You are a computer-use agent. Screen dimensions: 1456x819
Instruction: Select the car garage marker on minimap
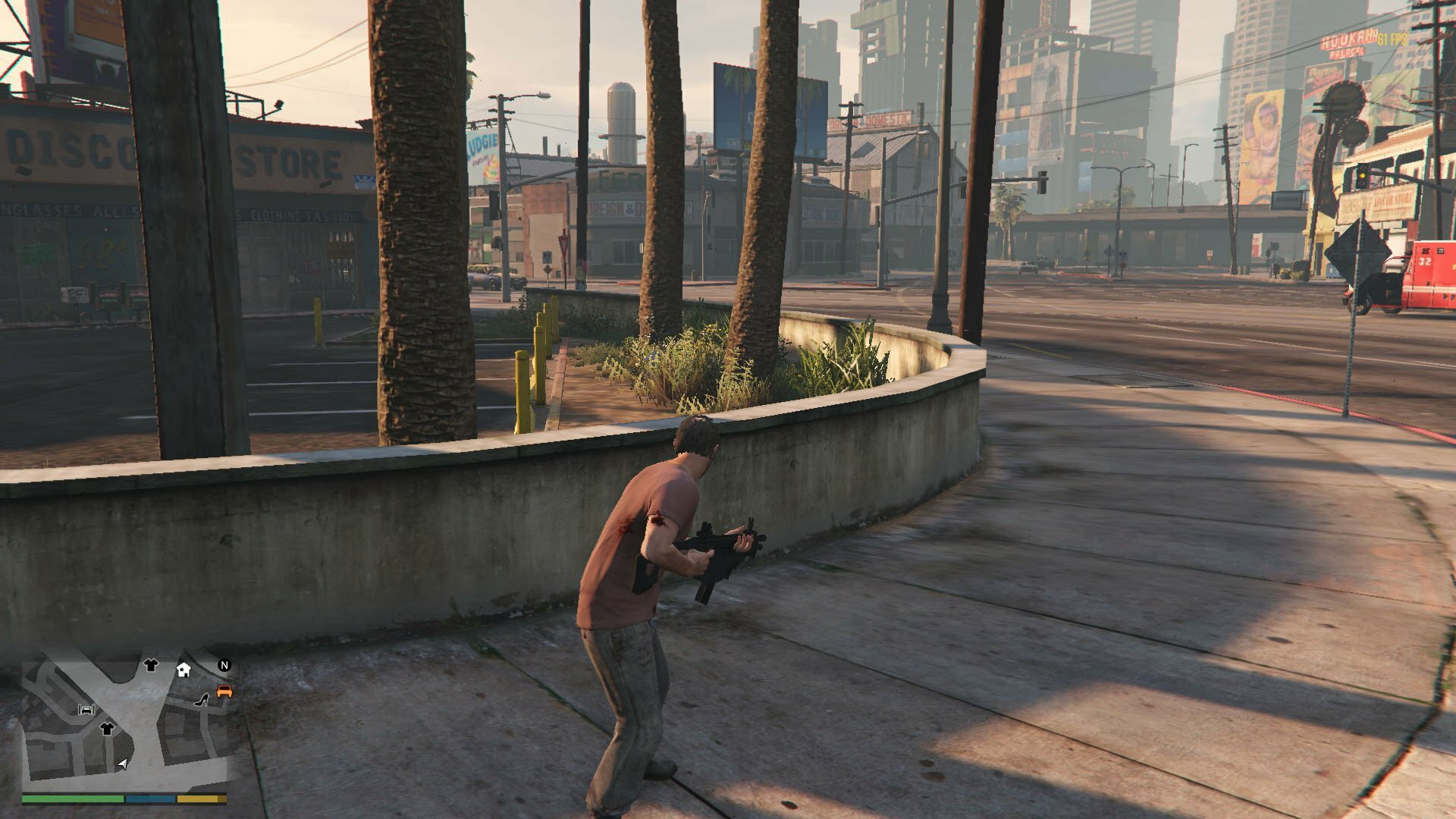point(86,710)
